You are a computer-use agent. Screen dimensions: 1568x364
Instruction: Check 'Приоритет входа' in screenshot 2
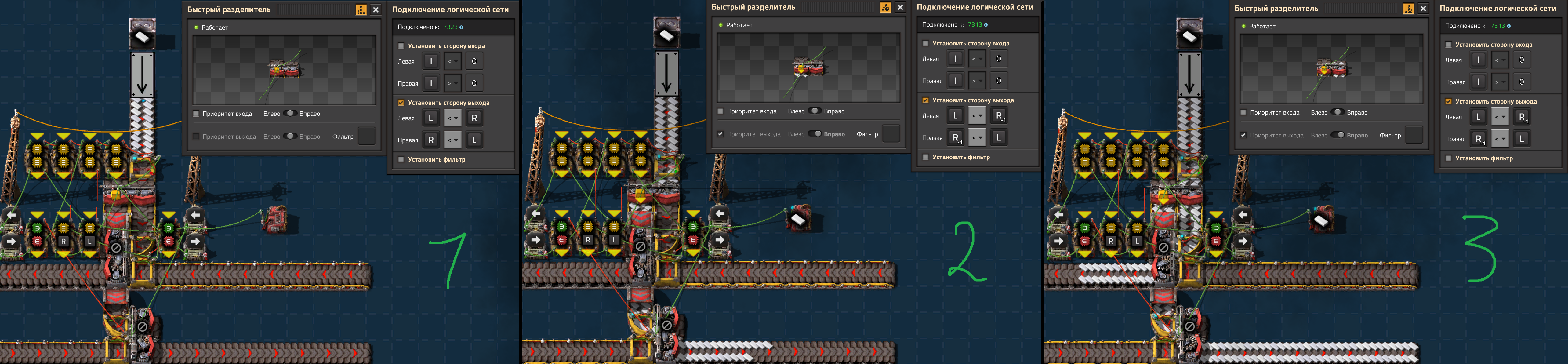721,111
